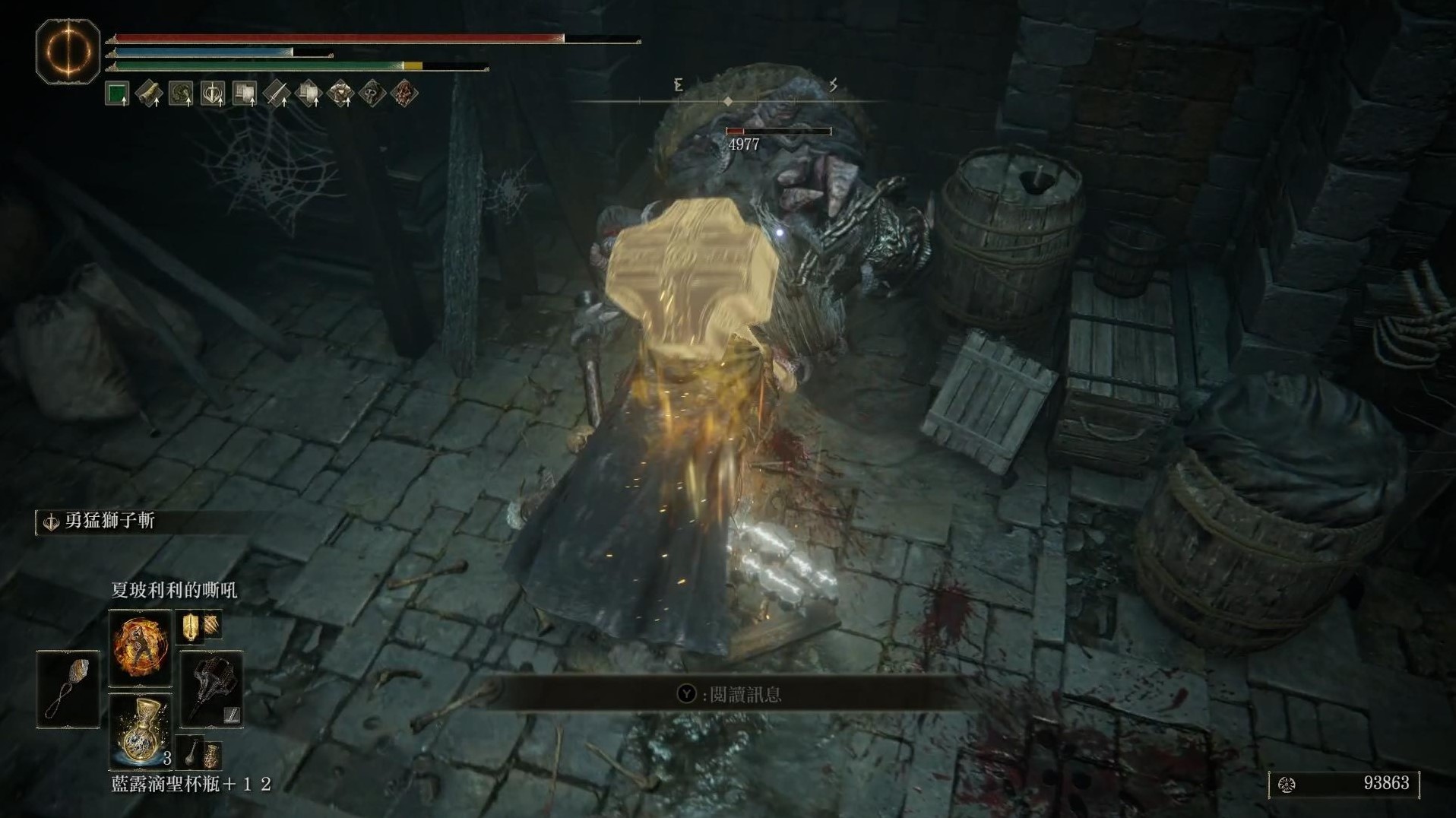Select the queued spells mini icons
This screenshot has height=818, width=1456.
[x=199, y=626]
